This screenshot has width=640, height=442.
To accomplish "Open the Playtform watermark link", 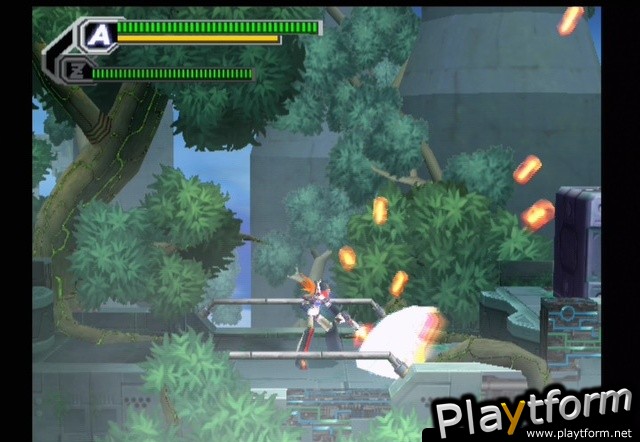I will coord(530,414).
